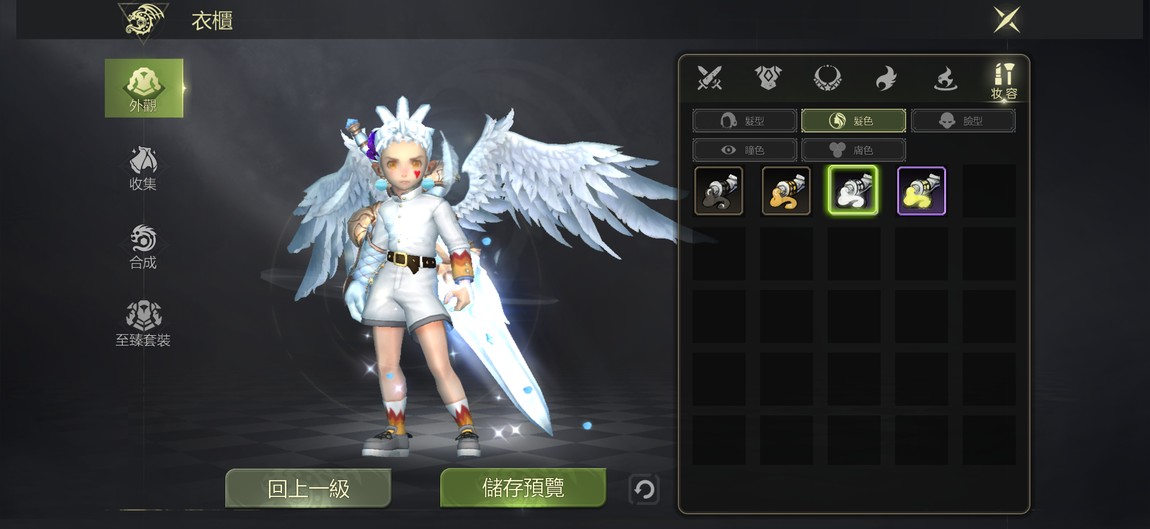The height and width of the screenshot is (529, 1150).
Task: Pick the gray hair dye tube
Action: coord(719,191)
